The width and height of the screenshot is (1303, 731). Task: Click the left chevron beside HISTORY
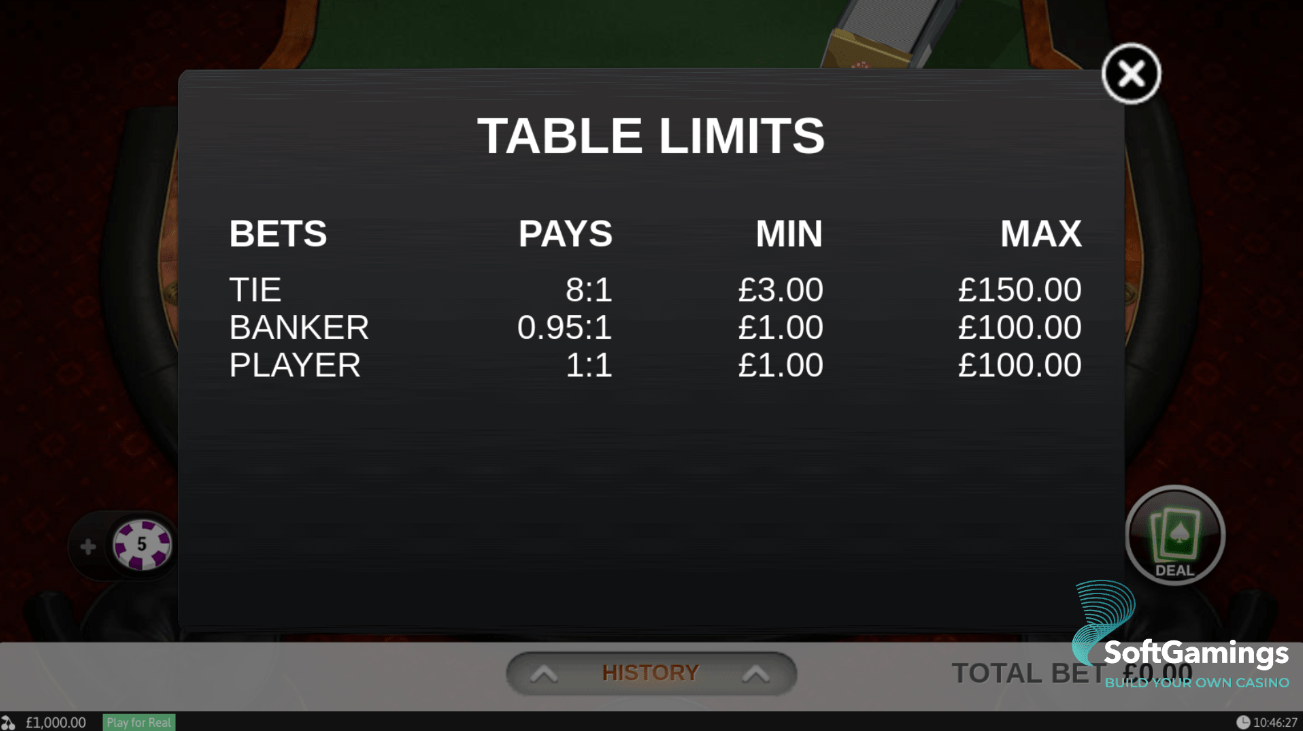pyautogui.click(x=545, y=672)
